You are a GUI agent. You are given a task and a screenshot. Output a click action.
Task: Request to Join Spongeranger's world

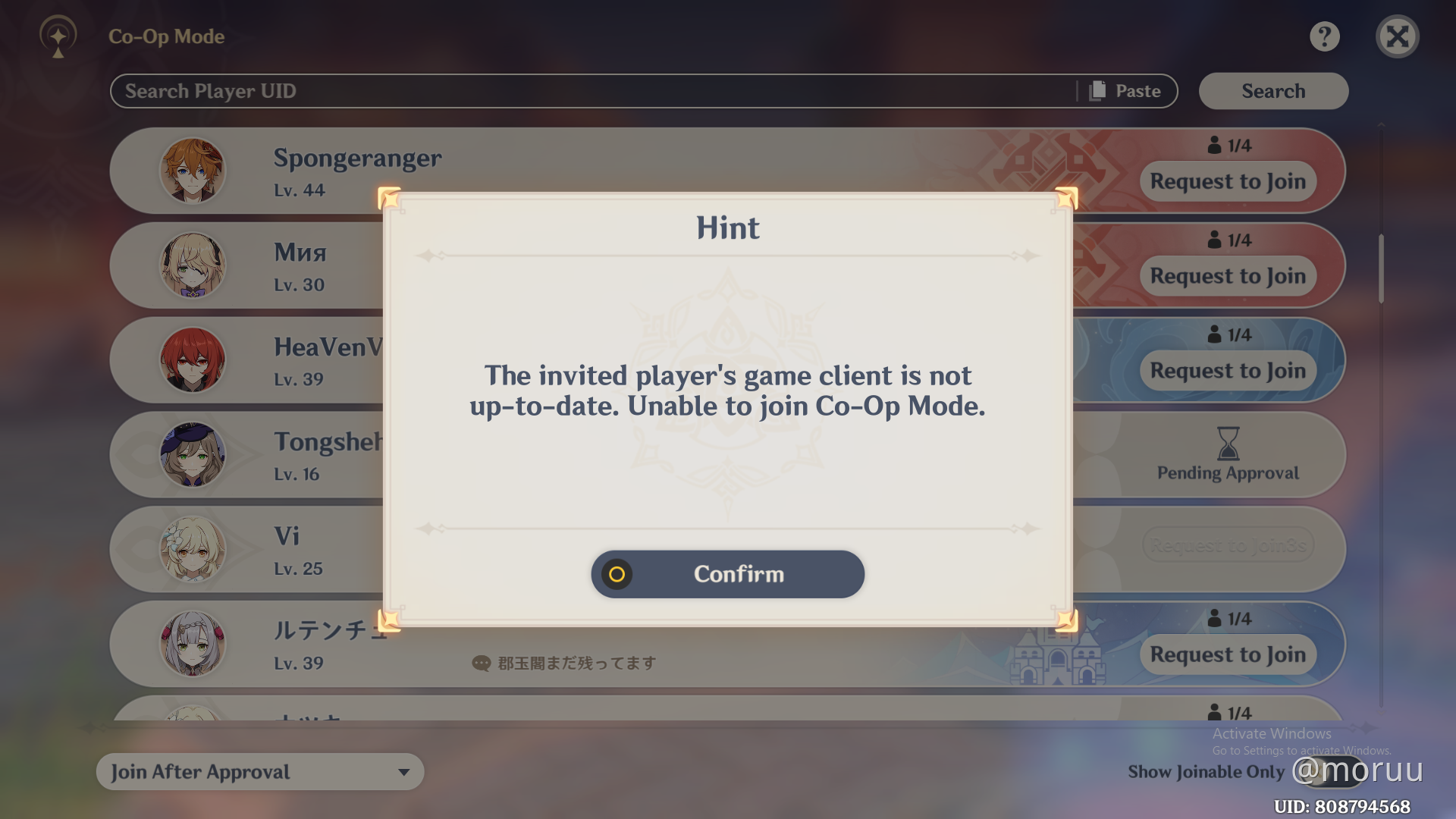click(x=1227, y=181)
